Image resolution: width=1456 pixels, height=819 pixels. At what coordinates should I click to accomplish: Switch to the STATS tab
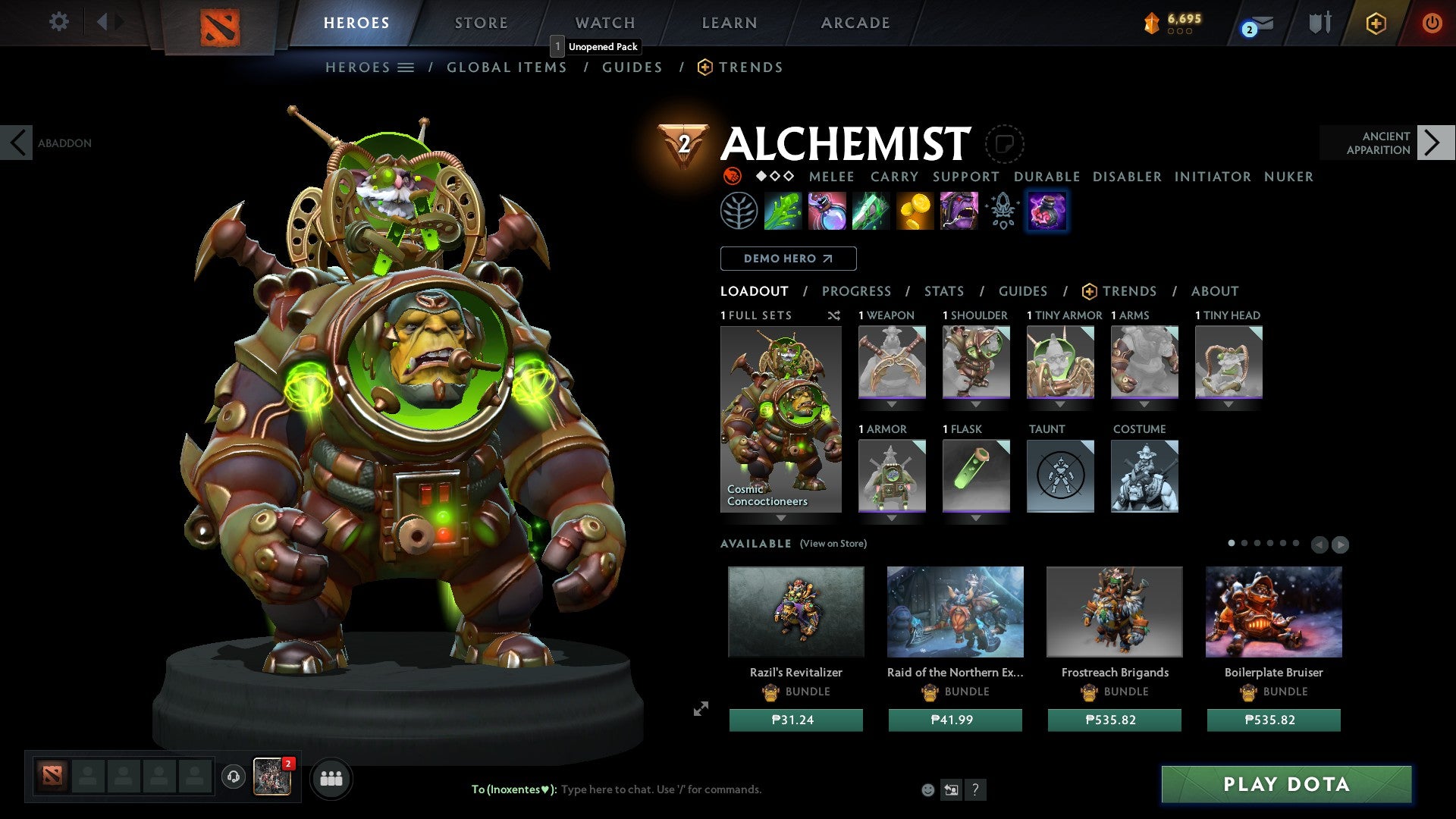(x=943, y=290)
